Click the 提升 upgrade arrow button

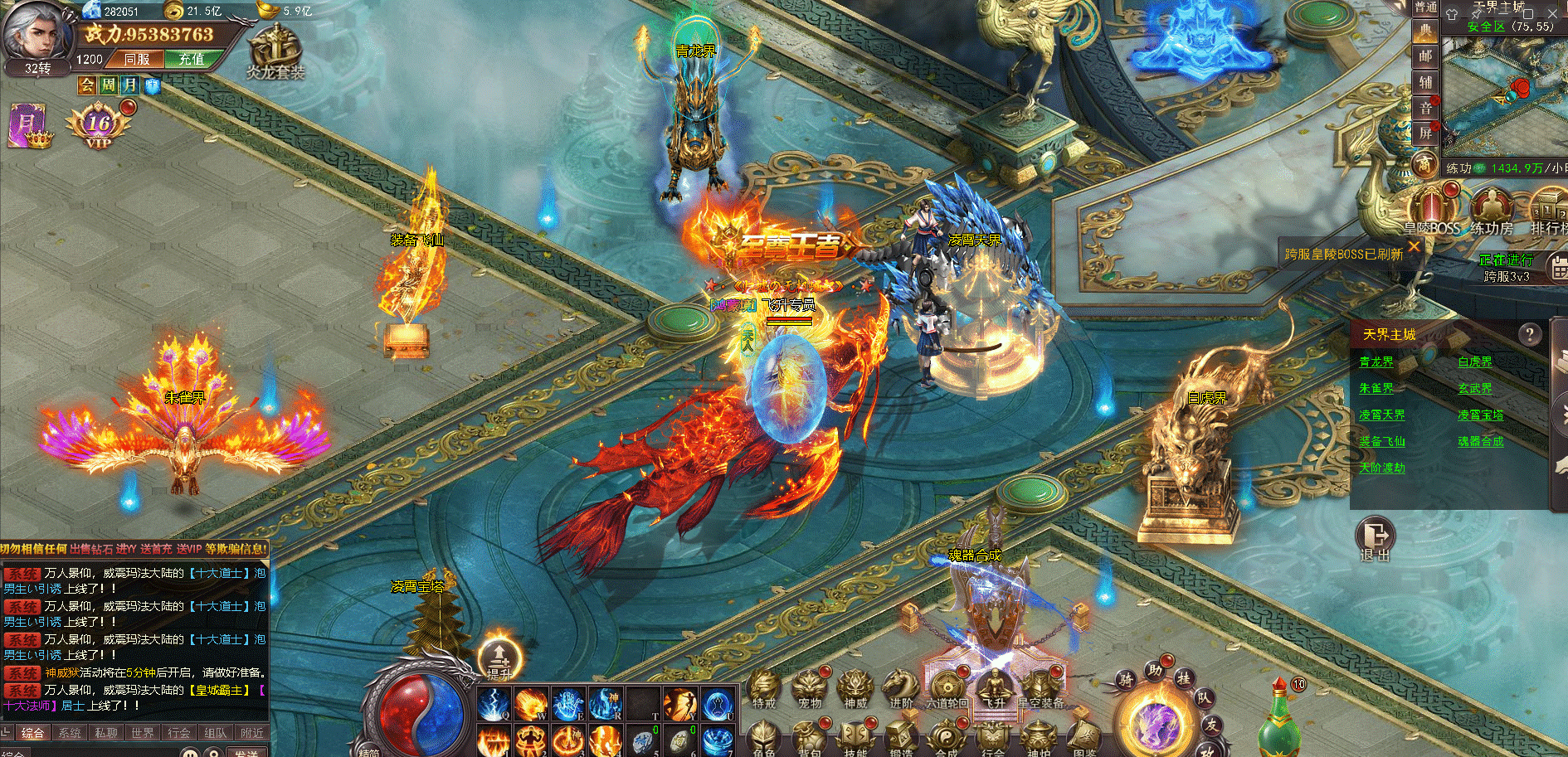tap(499, 658)
